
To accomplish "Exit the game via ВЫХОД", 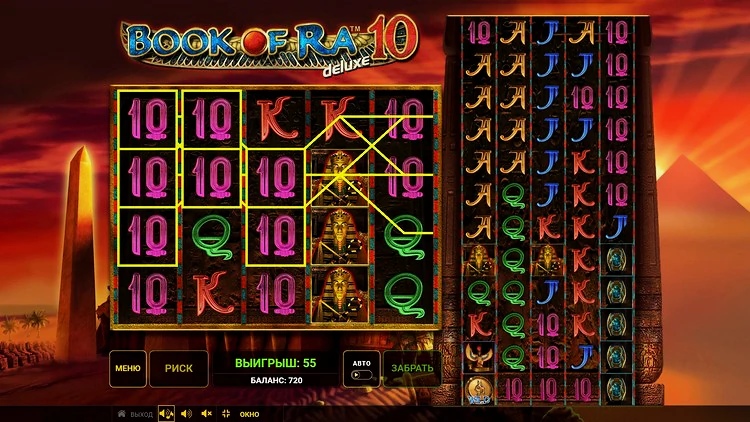I will click(x=134, y=413).
